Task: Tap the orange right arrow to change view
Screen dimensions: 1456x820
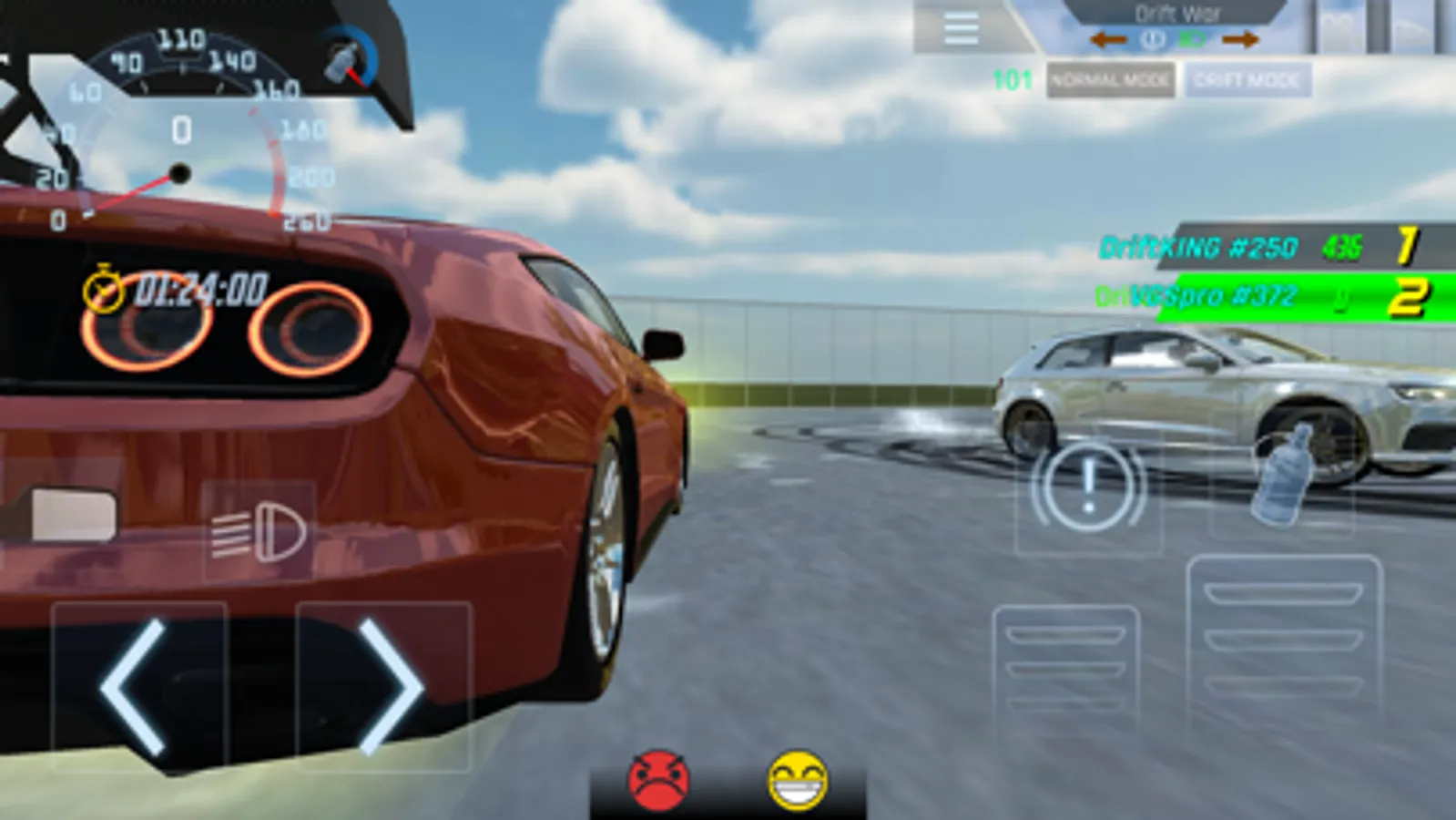Action: pos(1238,39)
